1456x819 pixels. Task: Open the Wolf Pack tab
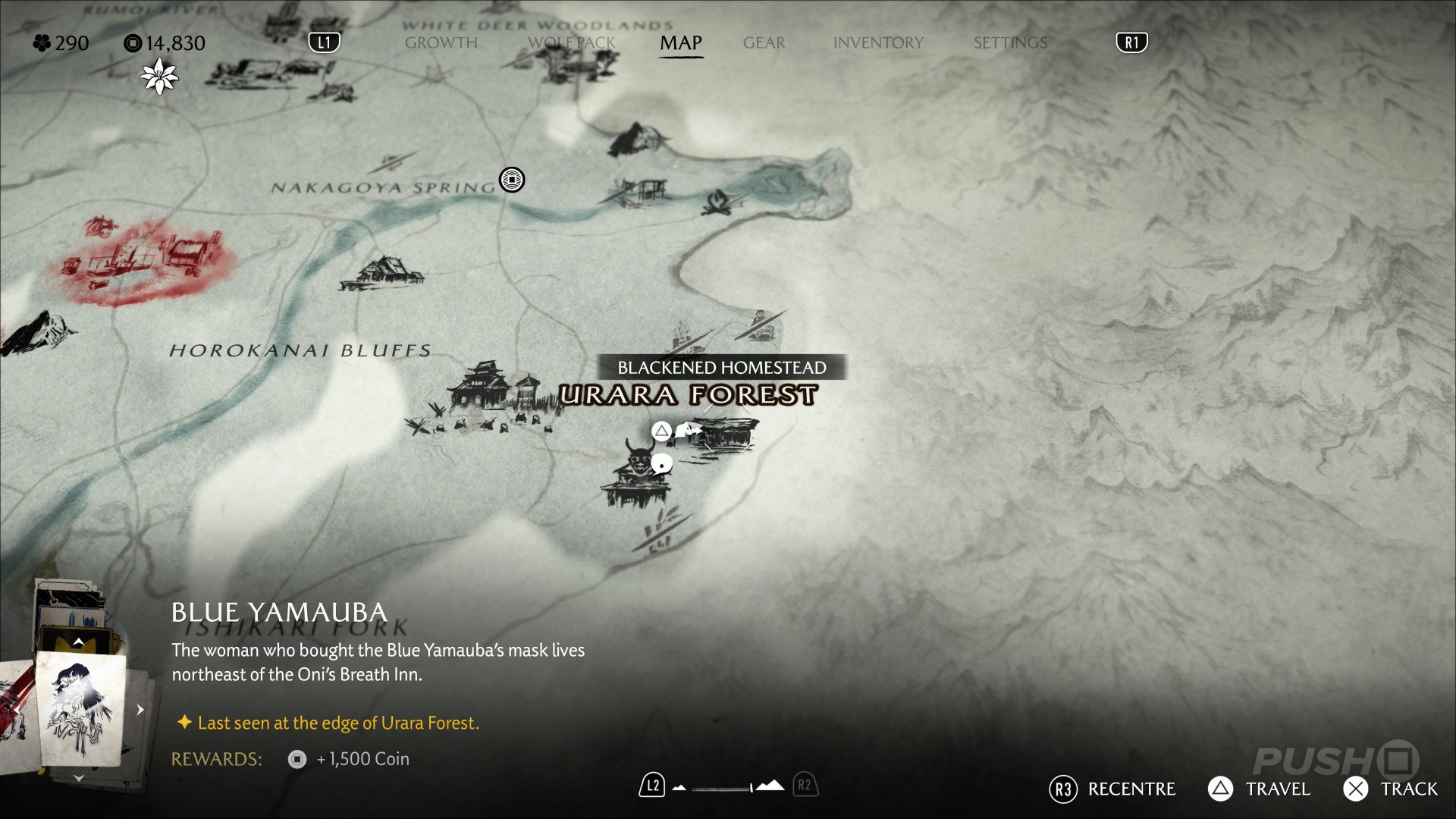pyautogui.click(x=572, y=43)
